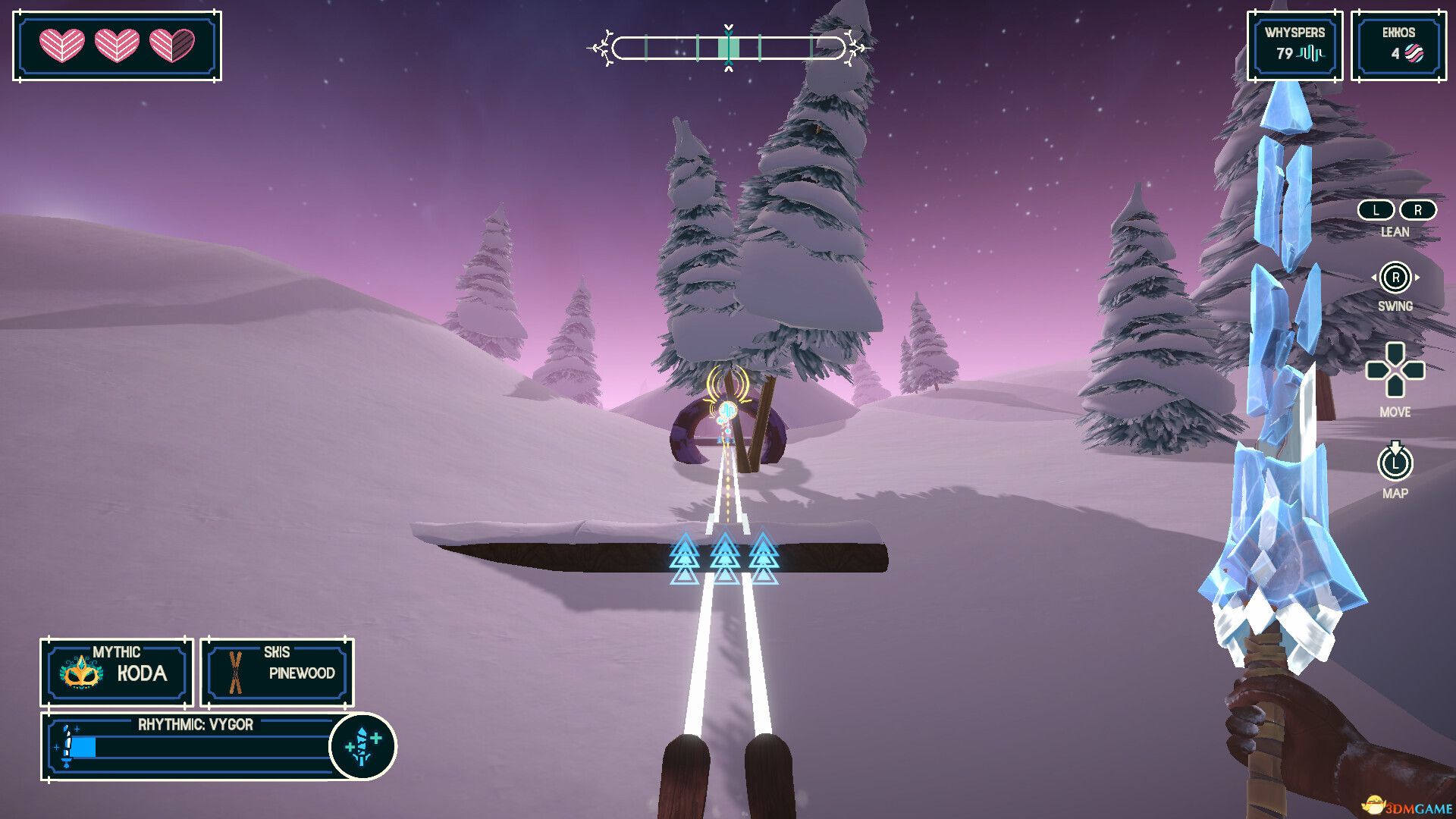Select the Mythic Koda mask panel

(x=117, y=672)
